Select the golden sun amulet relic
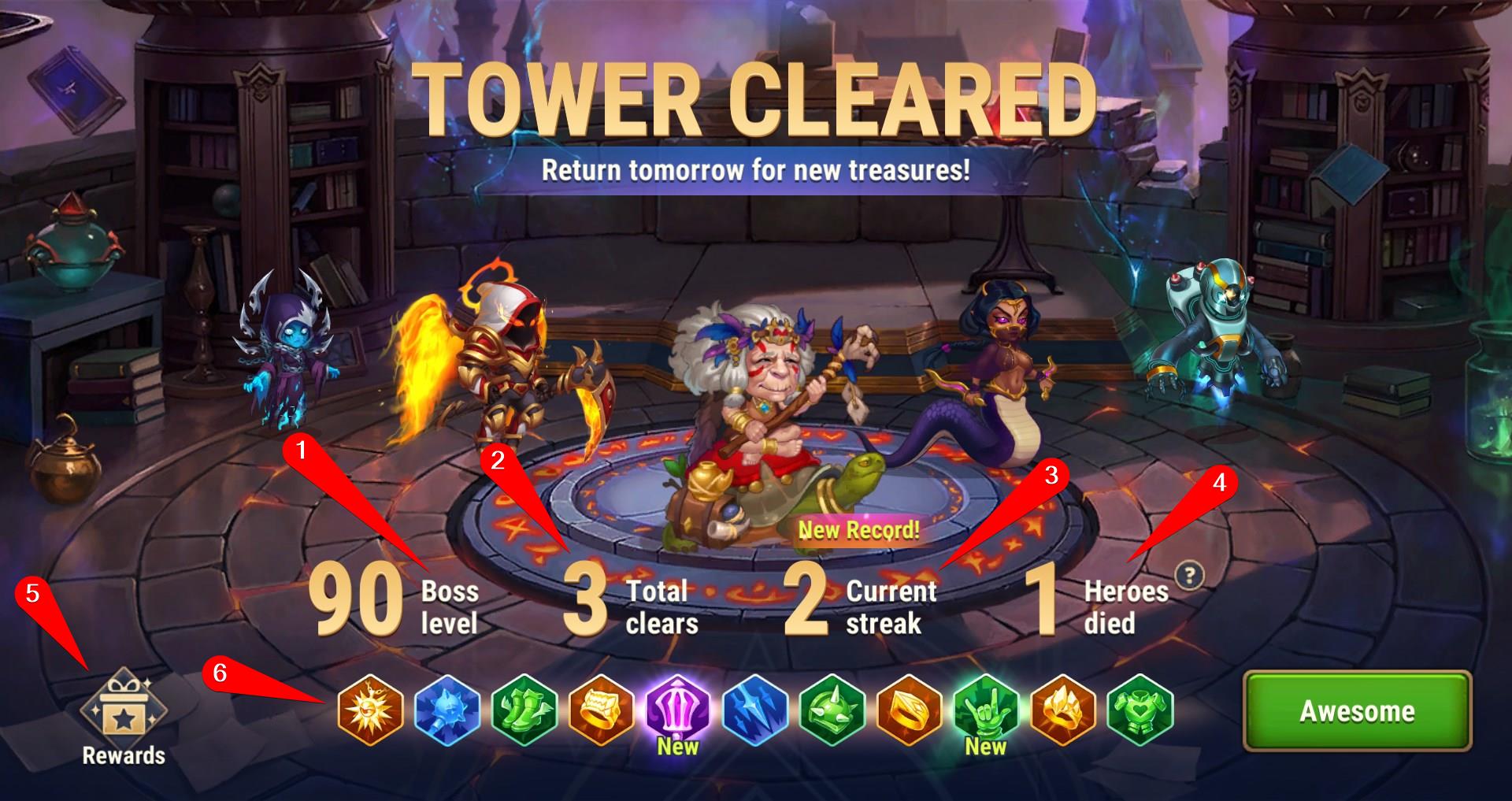Image resolution: width=1512 pixels, height=801 pixels. click(x=370, y=710)
